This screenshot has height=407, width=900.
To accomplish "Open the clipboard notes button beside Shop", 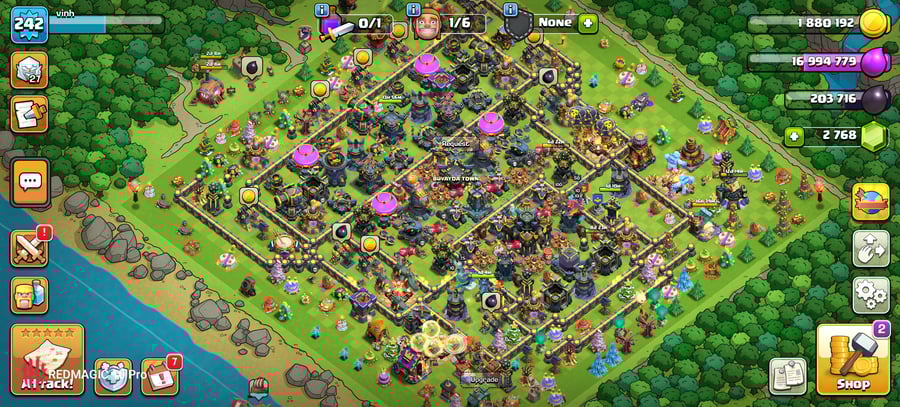I will pos(788,376).
